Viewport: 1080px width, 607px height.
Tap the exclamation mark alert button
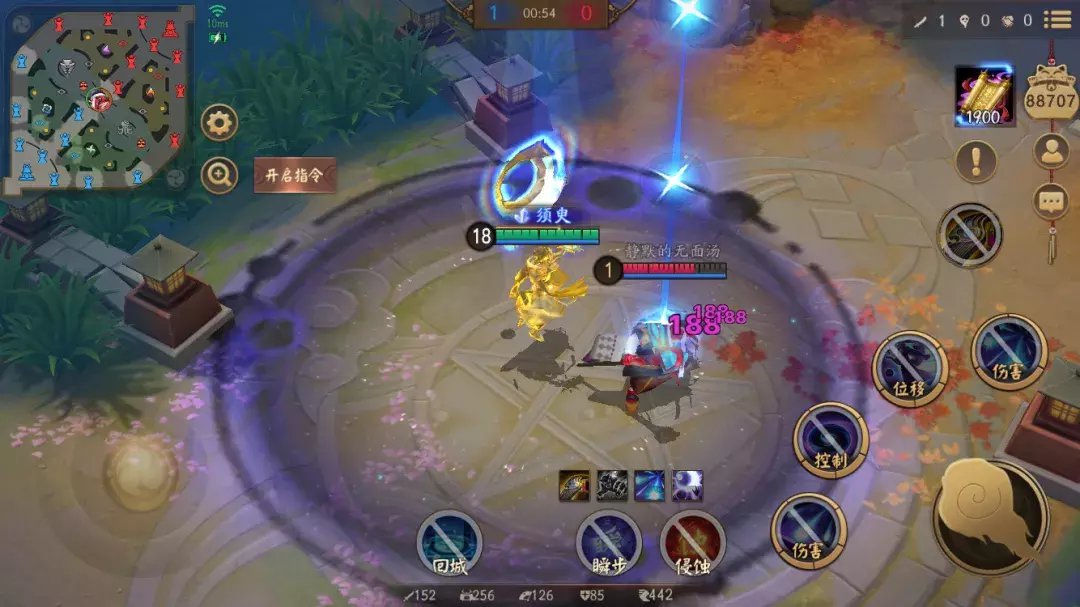(975, 160)
